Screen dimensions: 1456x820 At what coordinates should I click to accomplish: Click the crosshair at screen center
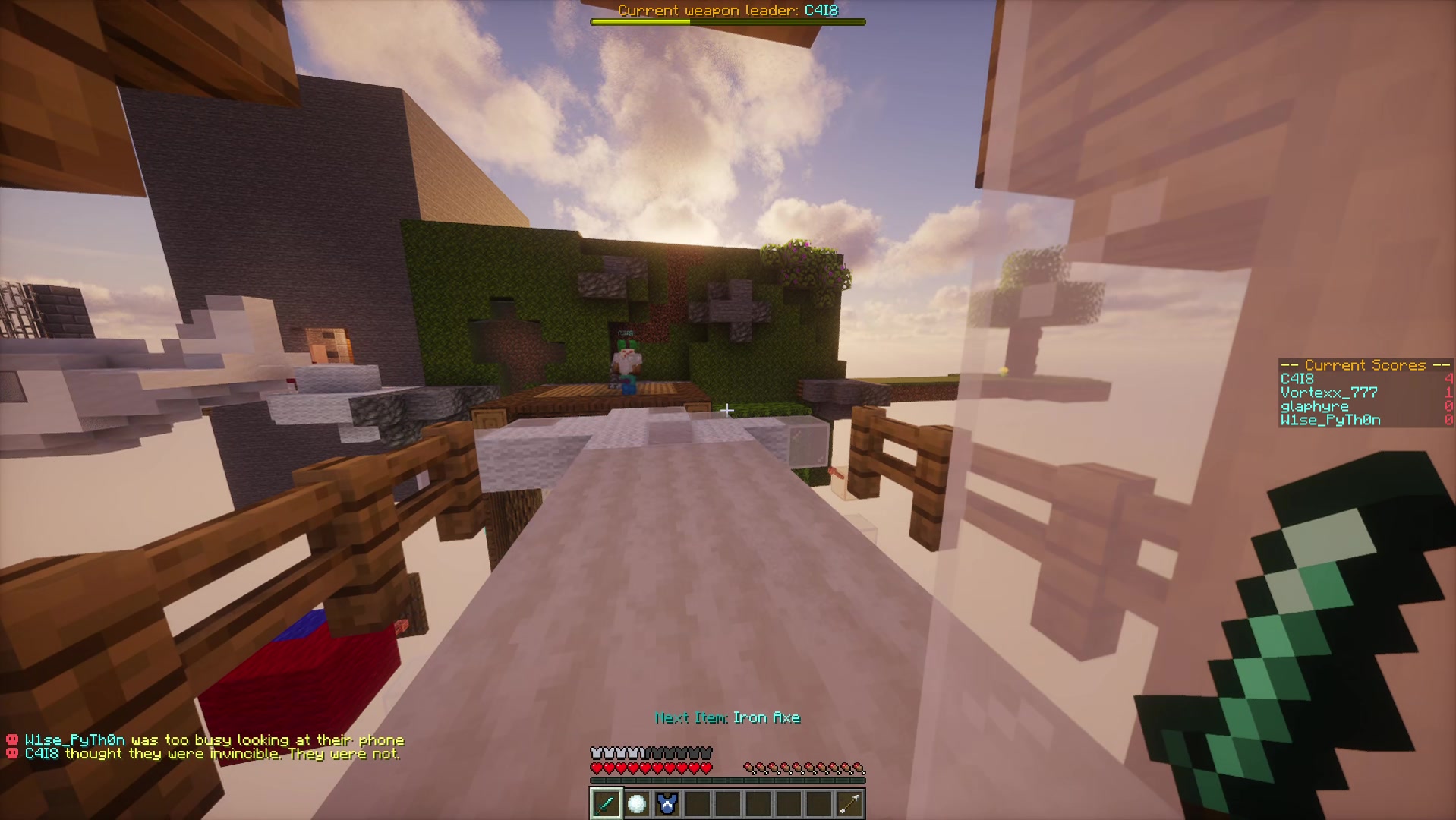[728, 410]
